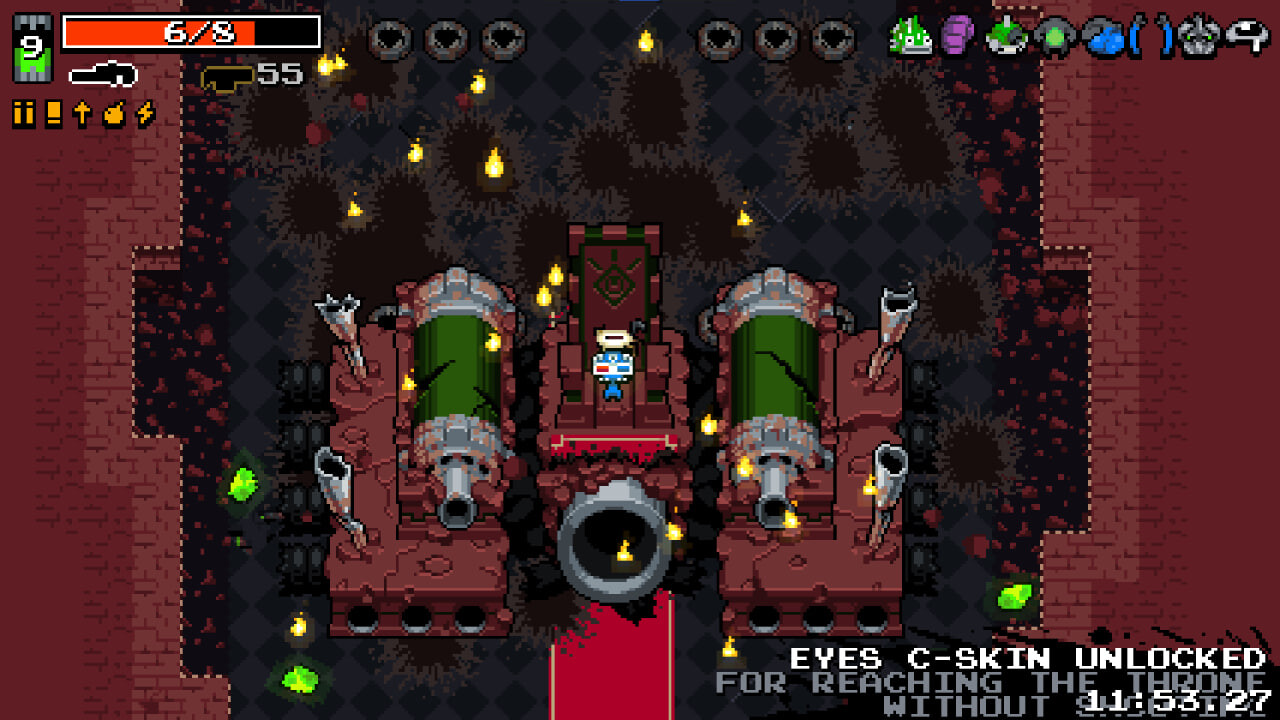Click the Eyes C-Skin Unlocked notification

click(x=1027, y=660)
